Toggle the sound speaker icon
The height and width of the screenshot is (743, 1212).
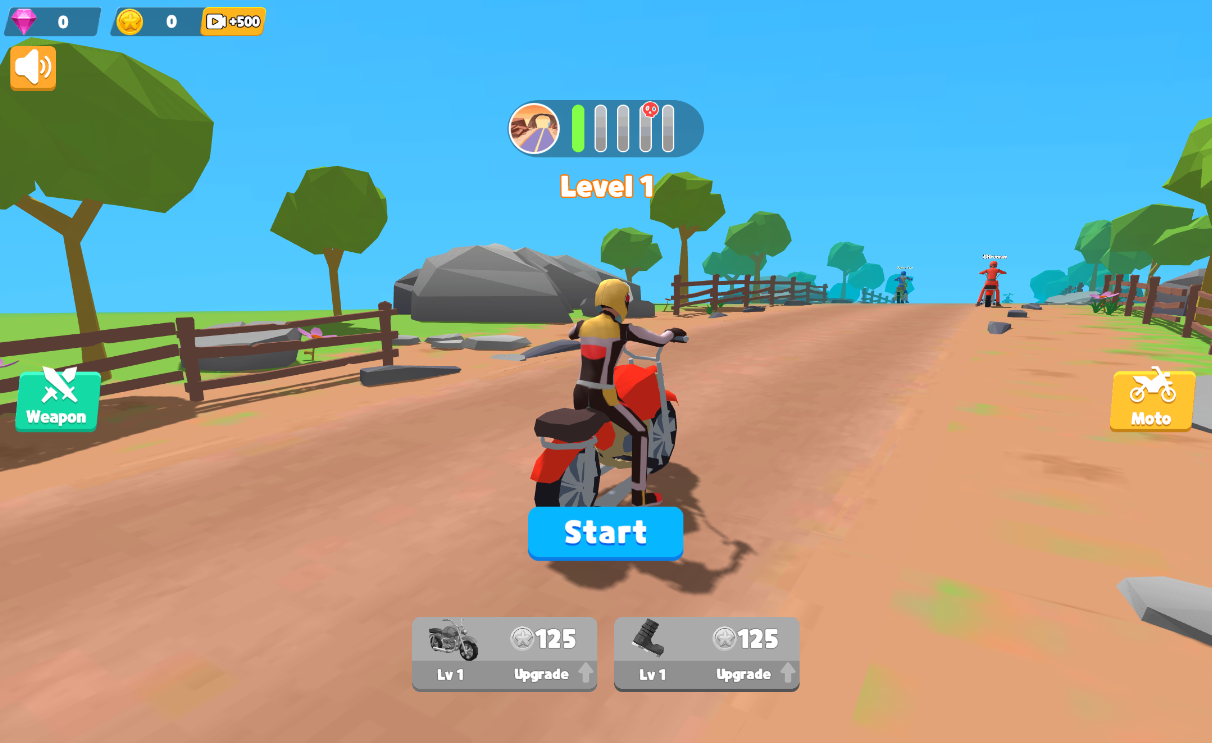pos(33,67)
